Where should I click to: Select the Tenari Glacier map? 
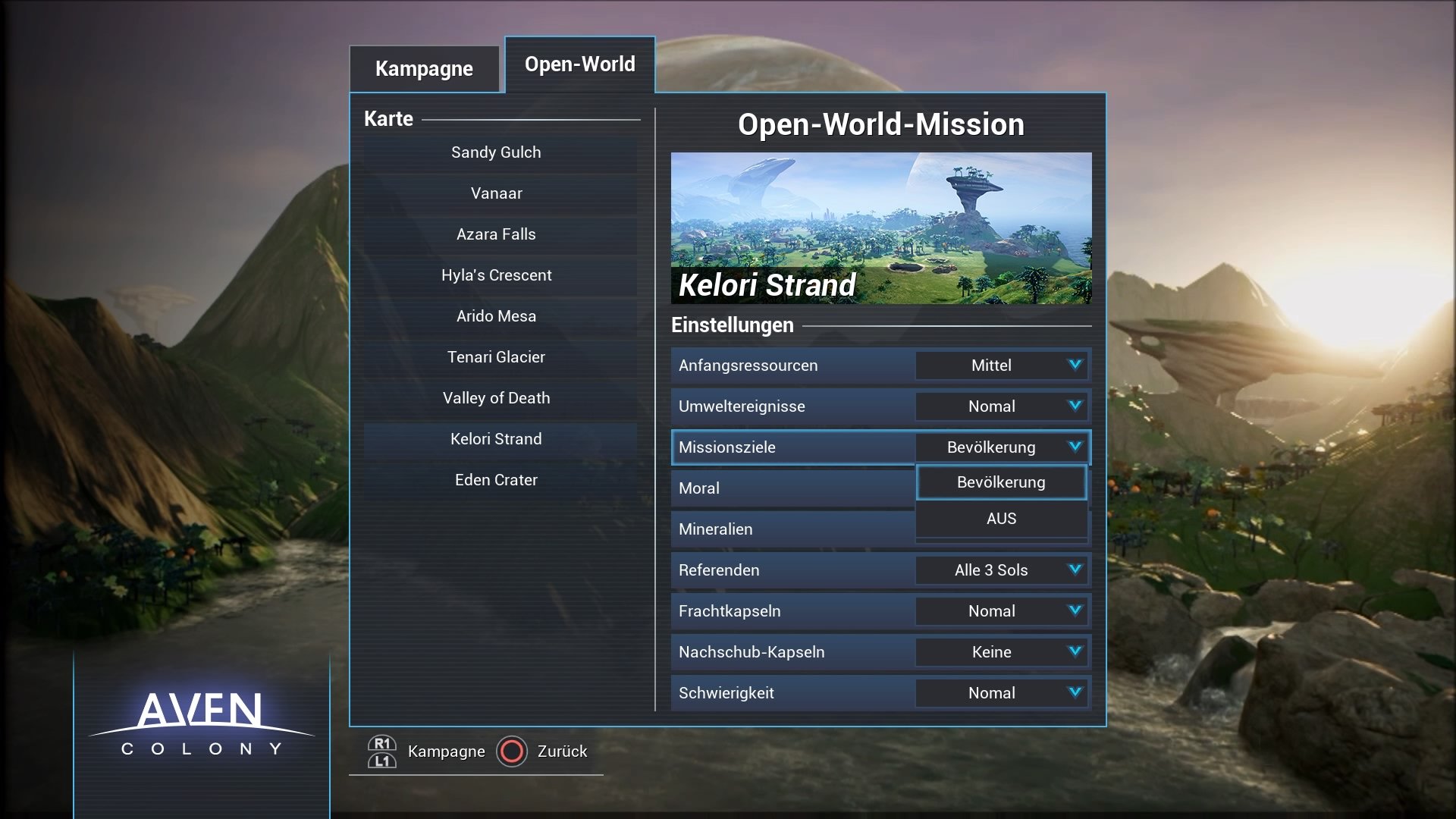497,356
